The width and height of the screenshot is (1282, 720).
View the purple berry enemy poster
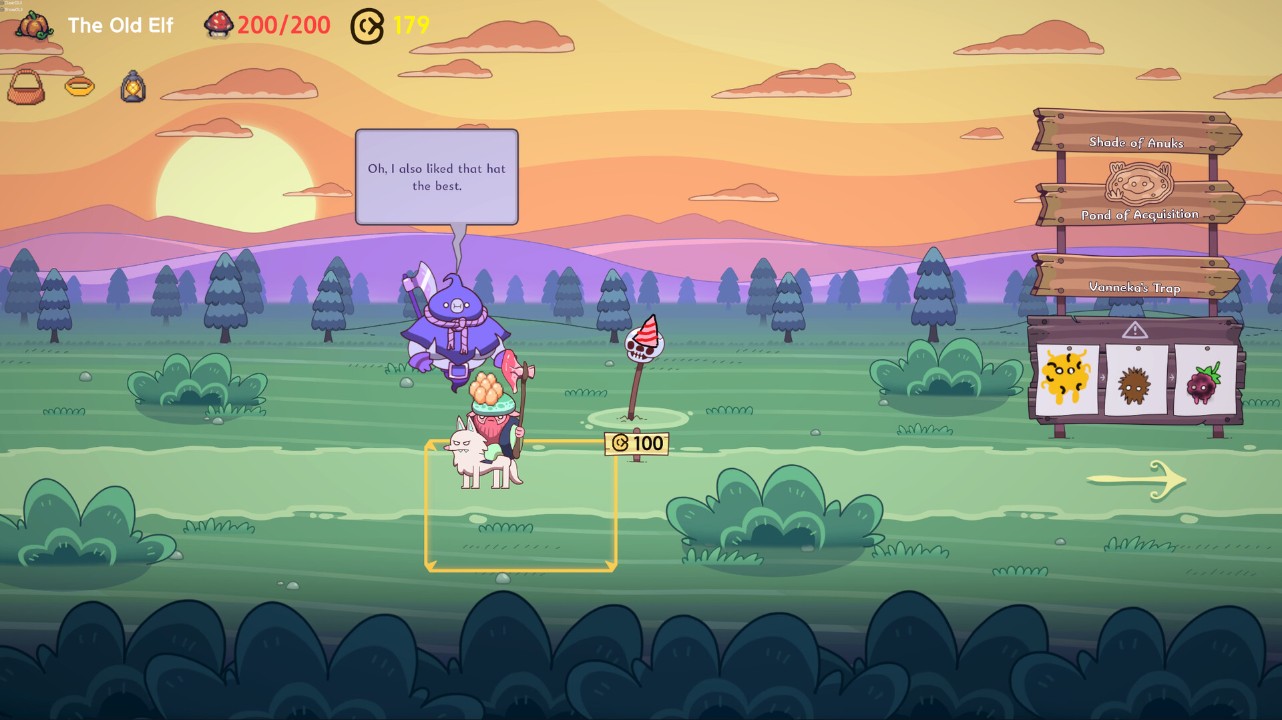point(1203,381)
